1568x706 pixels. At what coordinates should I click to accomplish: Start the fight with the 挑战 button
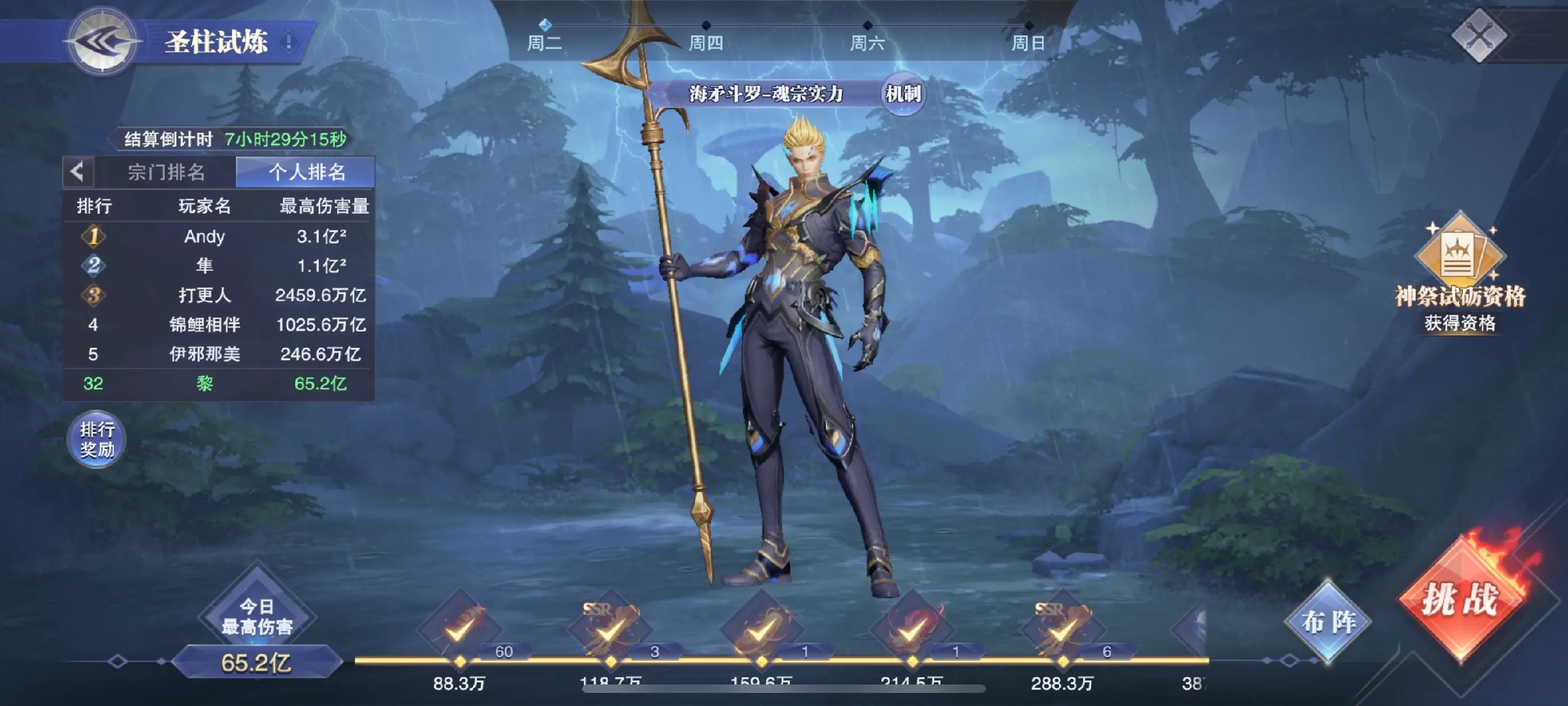click(x=1461, y=600)
